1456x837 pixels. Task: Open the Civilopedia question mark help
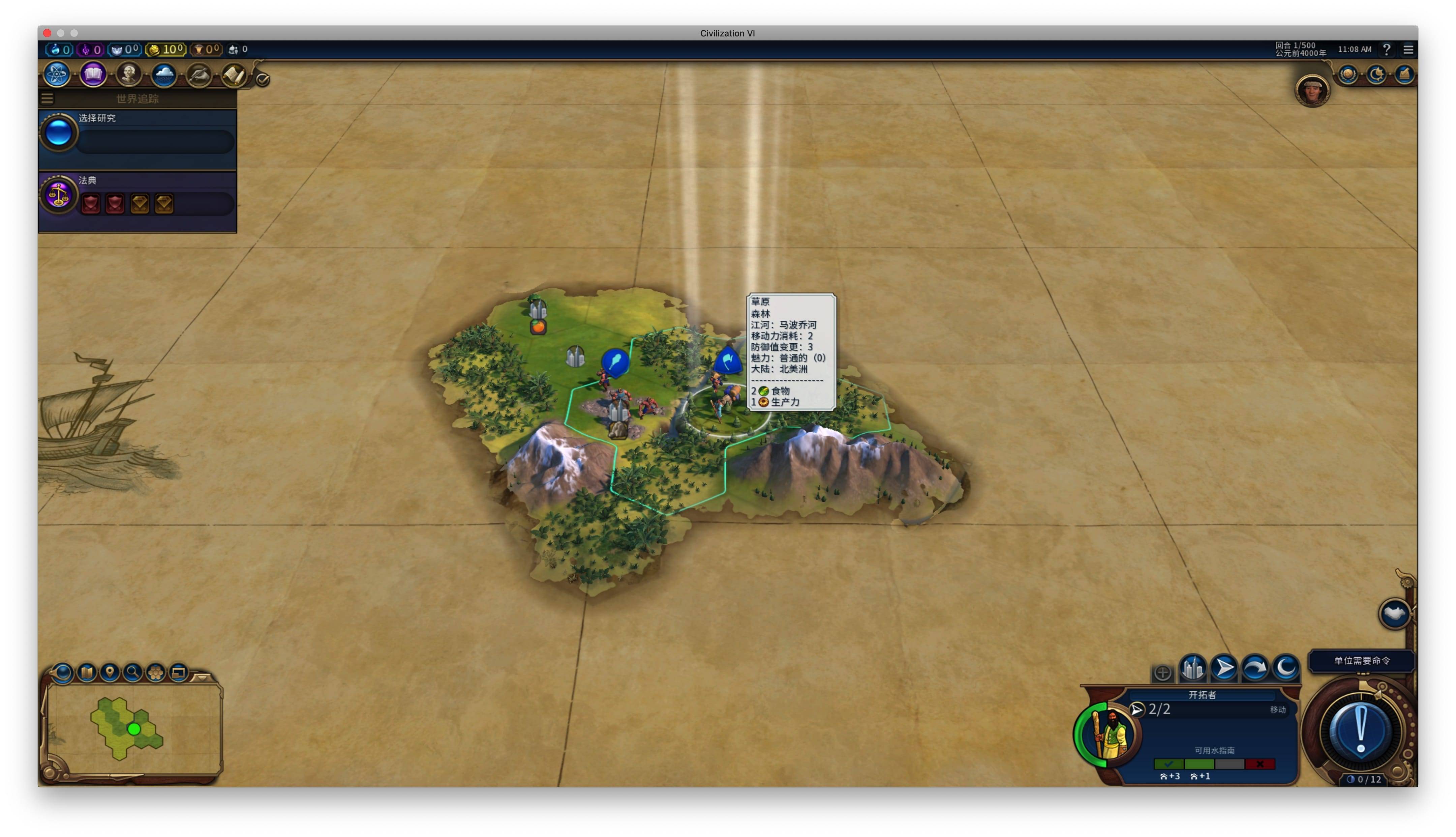1387,50
